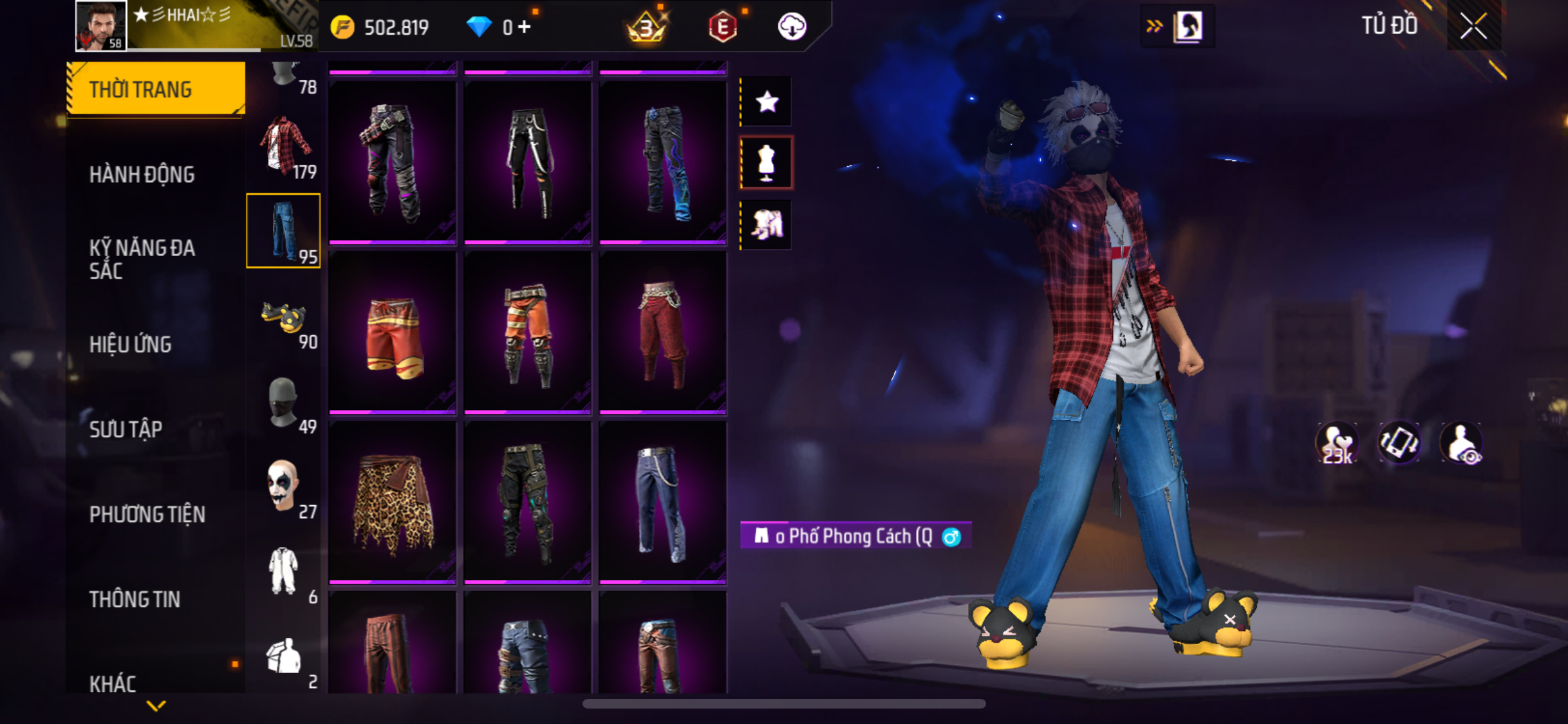Select the yellow mouse shoes category

point(285,317)
